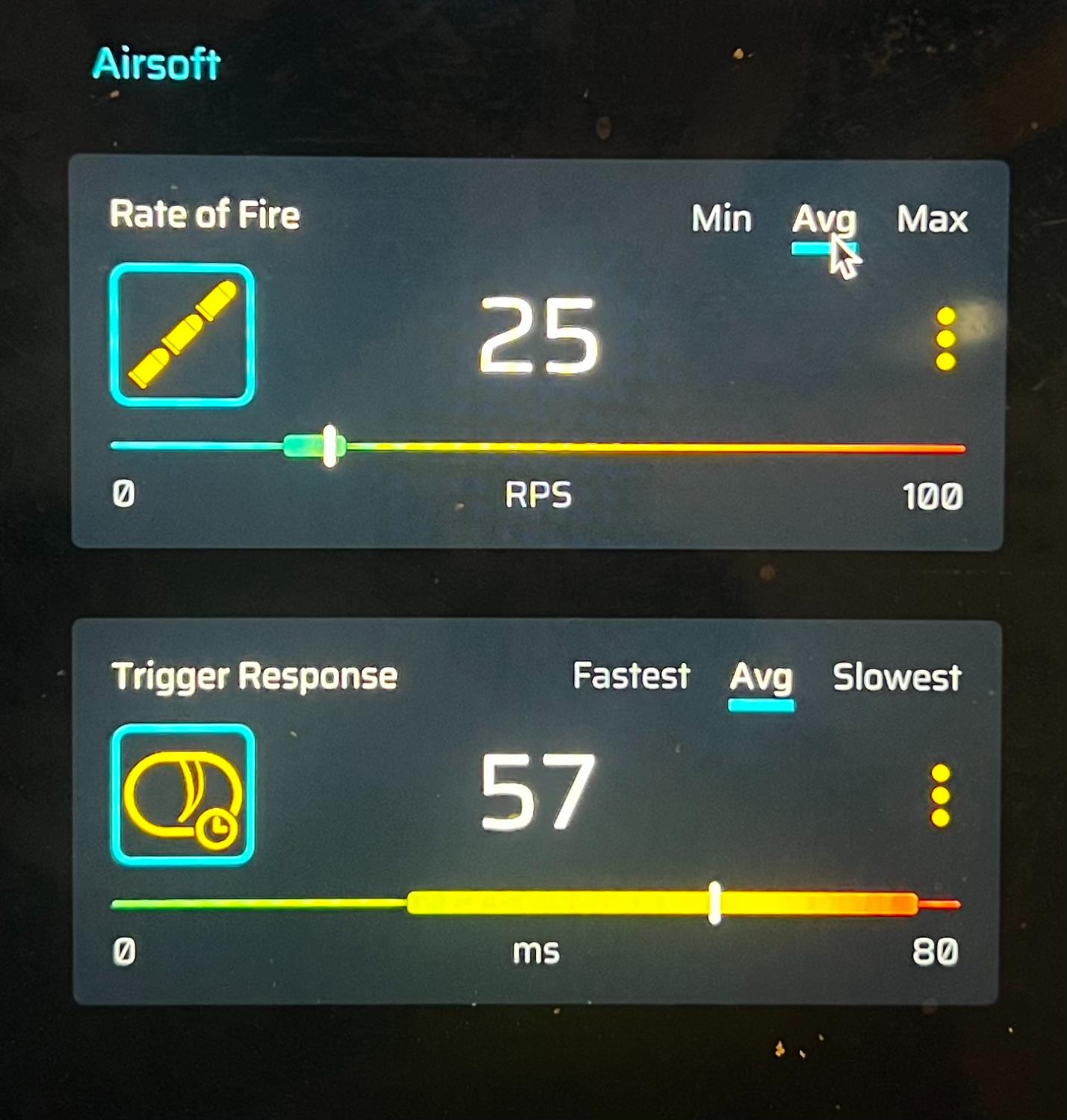Open the three-dot menu for Rate of Fire

(x=945, y=339)
